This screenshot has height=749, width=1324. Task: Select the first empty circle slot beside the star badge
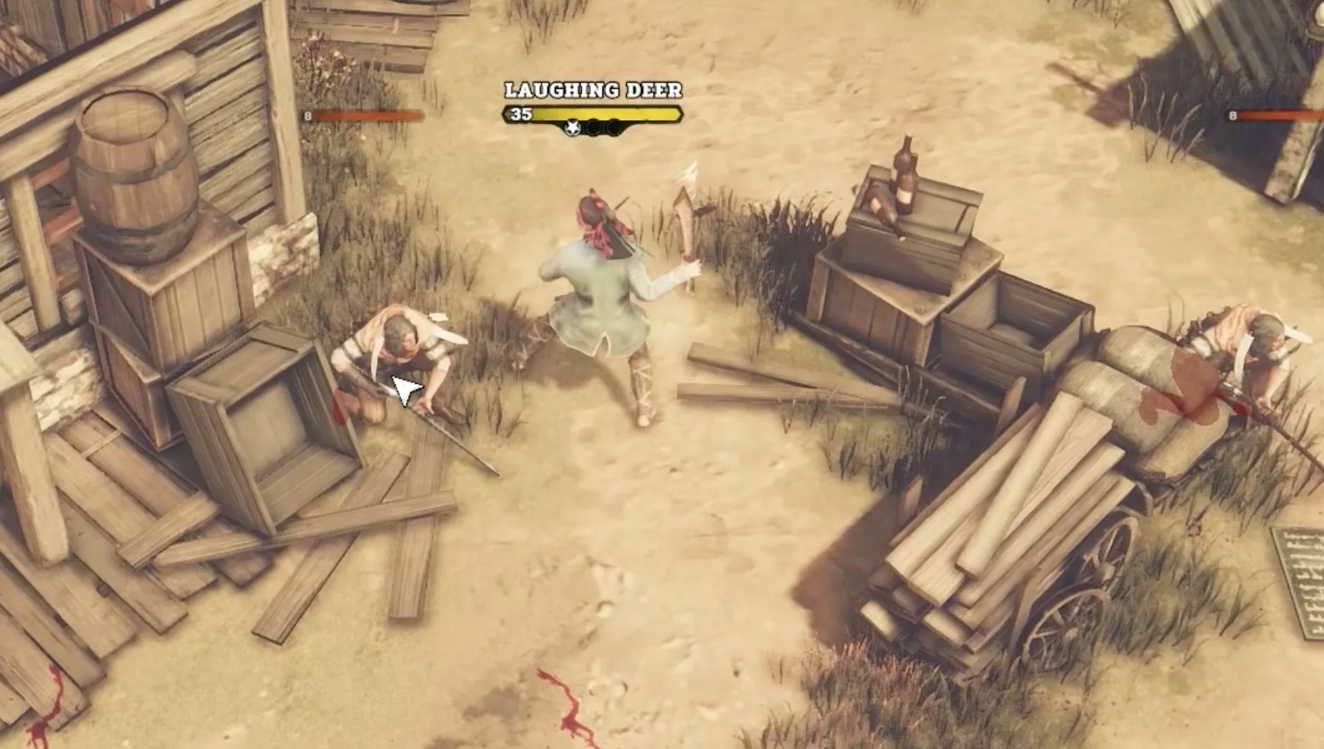coord(594,127)
